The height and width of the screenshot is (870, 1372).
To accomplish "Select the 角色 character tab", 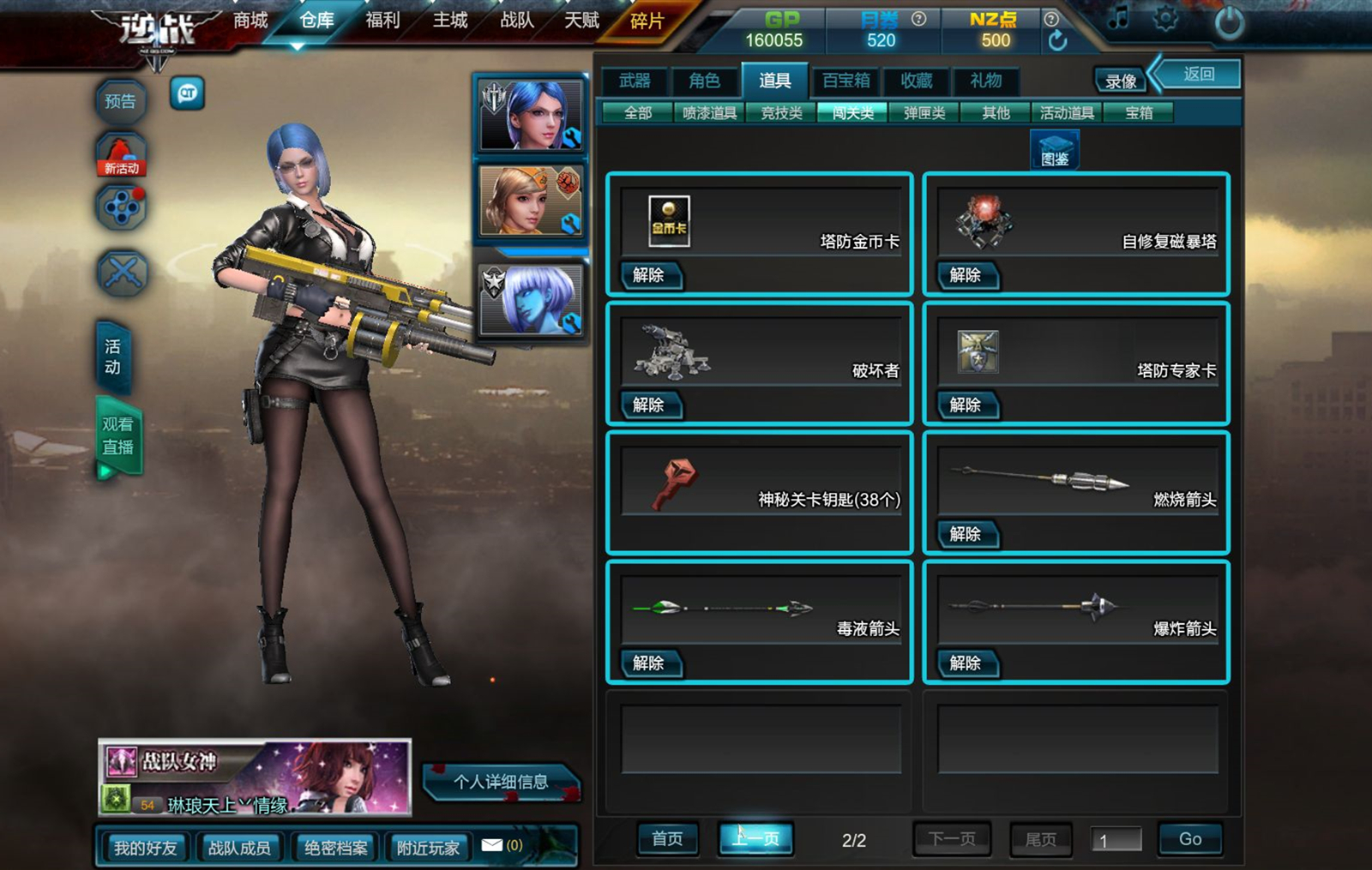I will click(x=704, y=81).
